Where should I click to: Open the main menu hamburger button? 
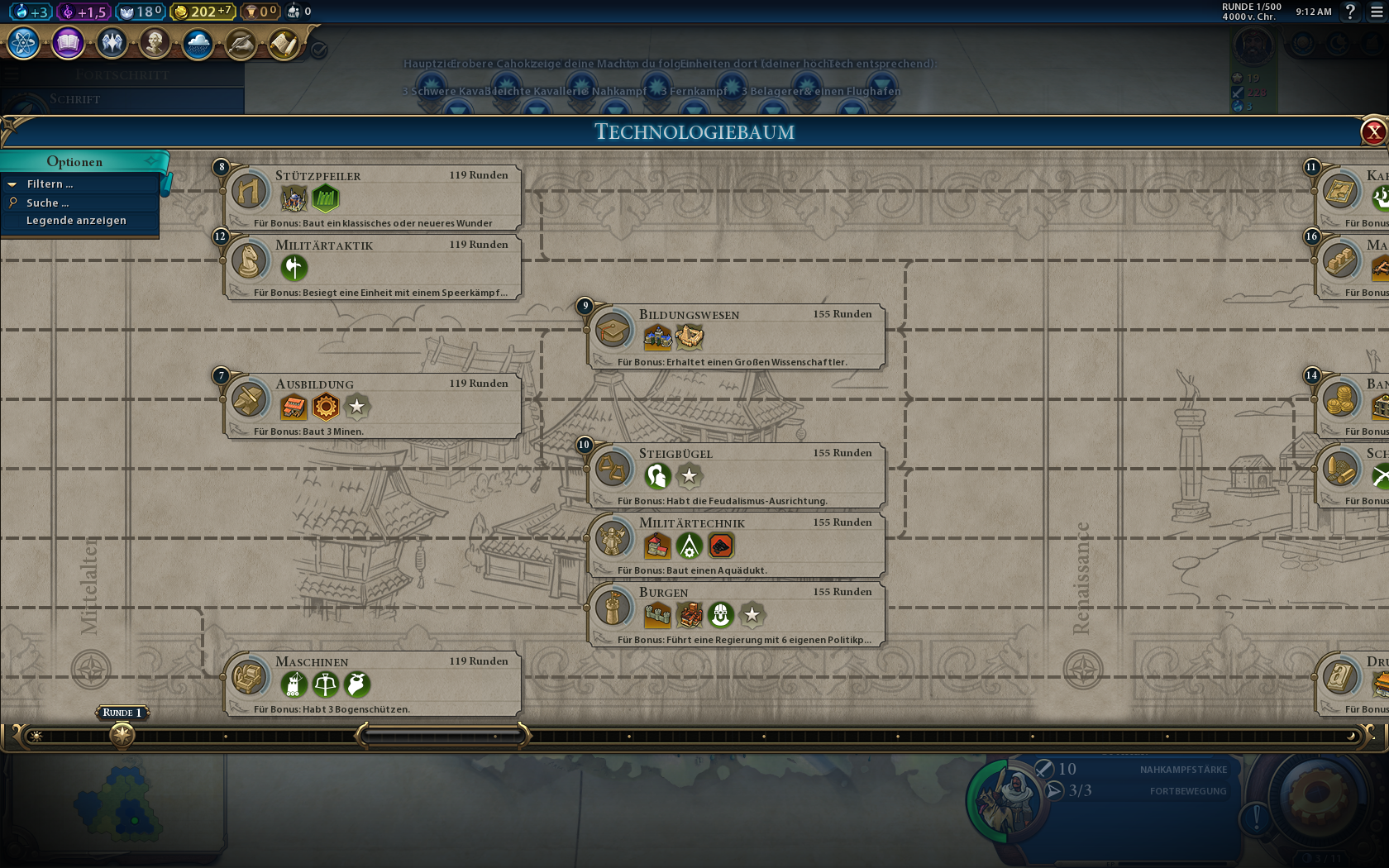[x=1377, y=12]
